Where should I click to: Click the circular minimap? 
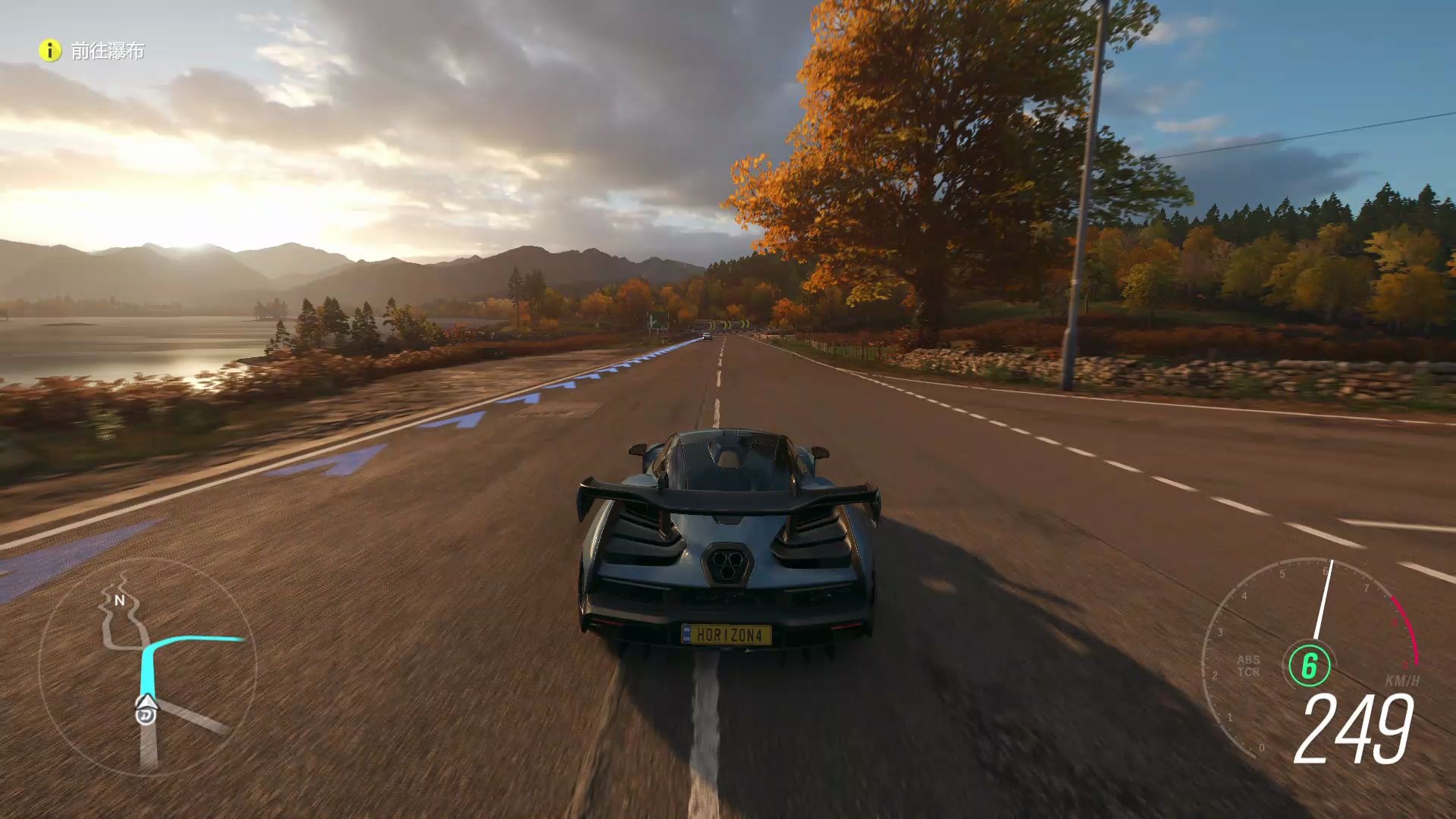coord(147,667)
